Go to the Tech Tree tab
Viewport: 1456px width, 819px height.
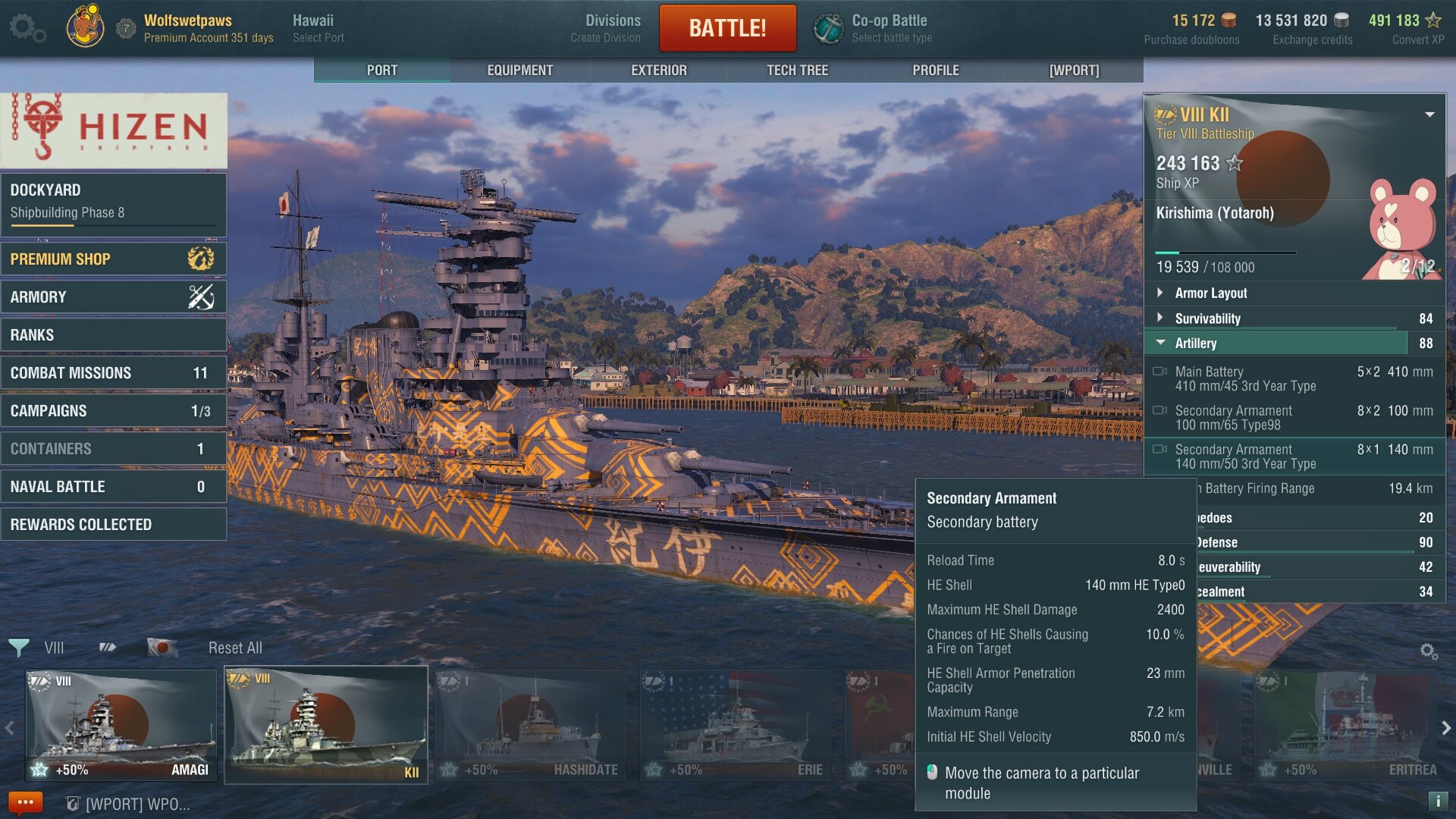(x=797, y=70)
